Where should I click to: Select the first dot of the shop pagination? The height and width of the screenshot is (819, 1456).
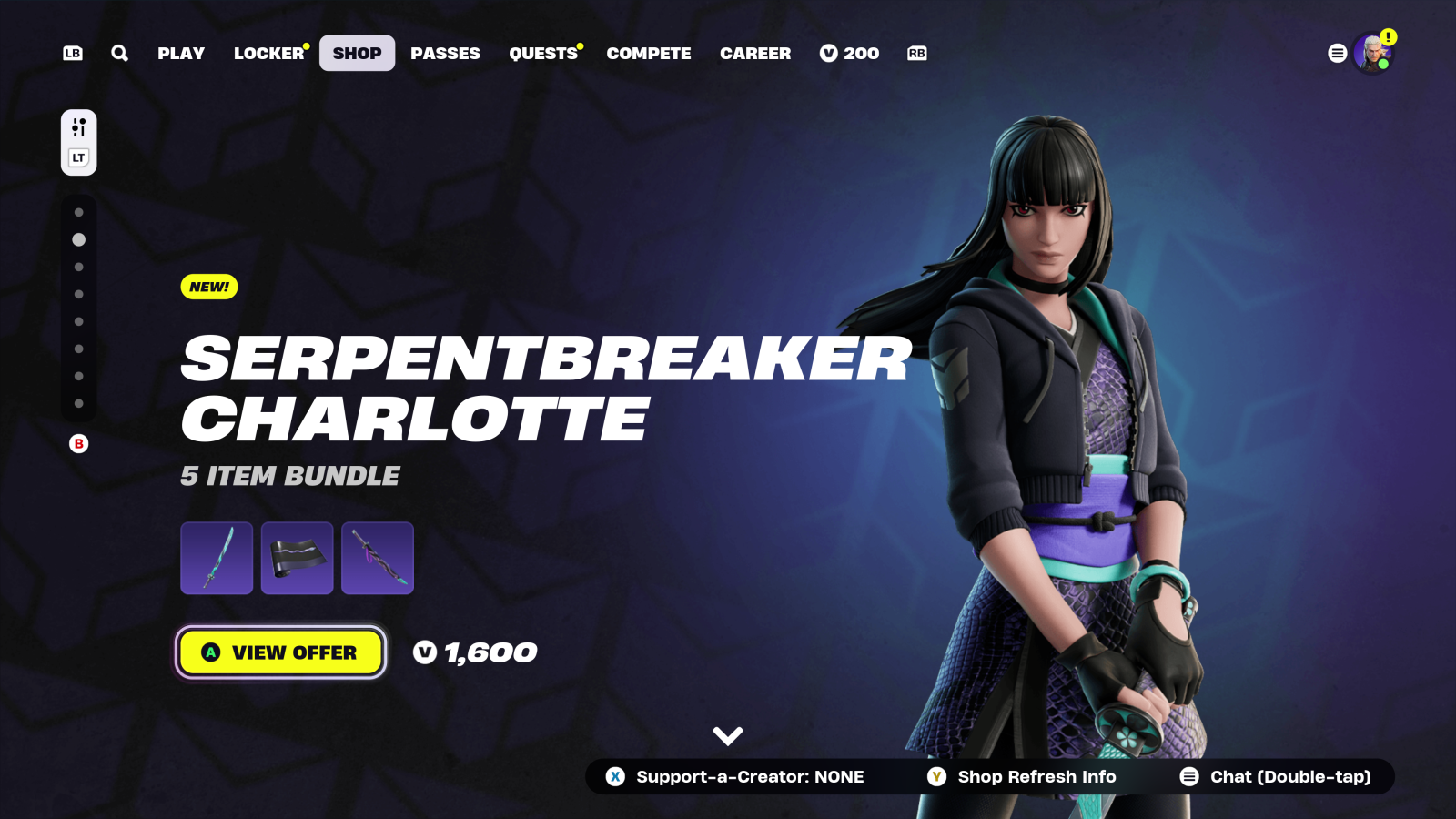pyautogui.click(x=78, y=214)
